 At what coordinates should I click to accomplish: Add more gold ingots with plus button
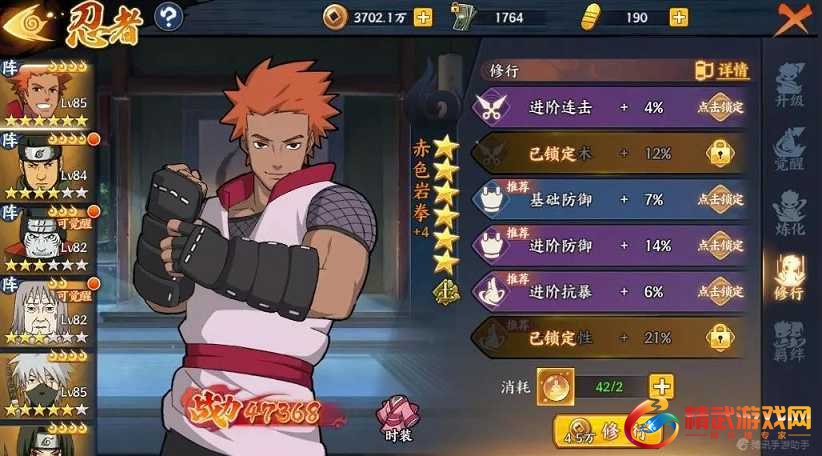[679, 16]
